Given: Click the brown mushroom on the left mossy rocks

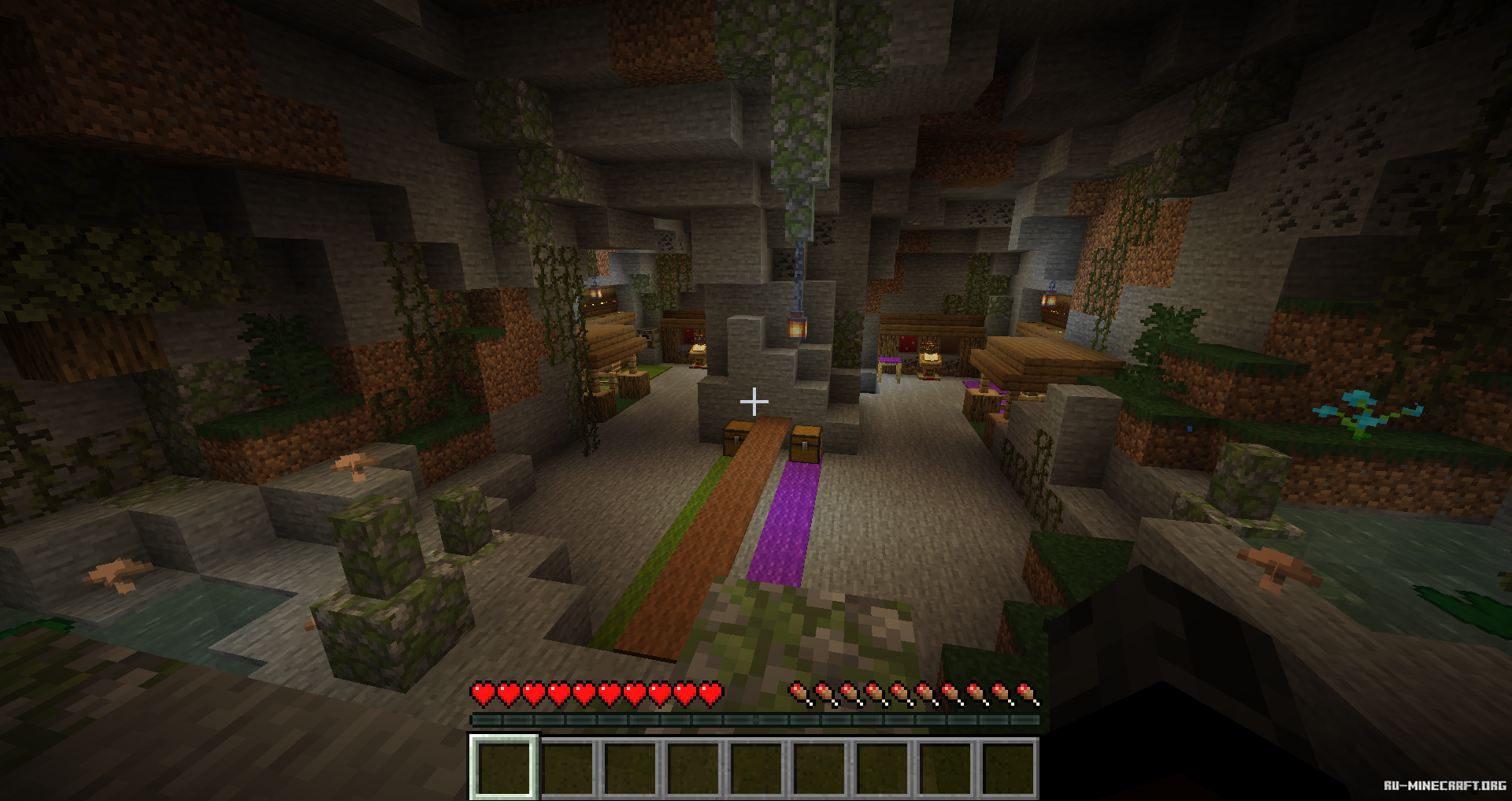Looking at the screenshot, I should [x=354, y=465].
